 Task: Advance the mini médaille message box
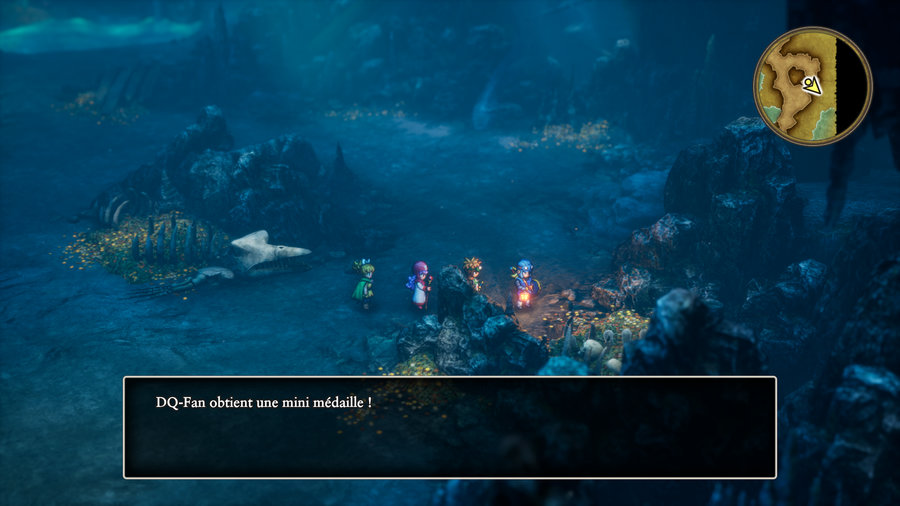click(x=449, y=427)
